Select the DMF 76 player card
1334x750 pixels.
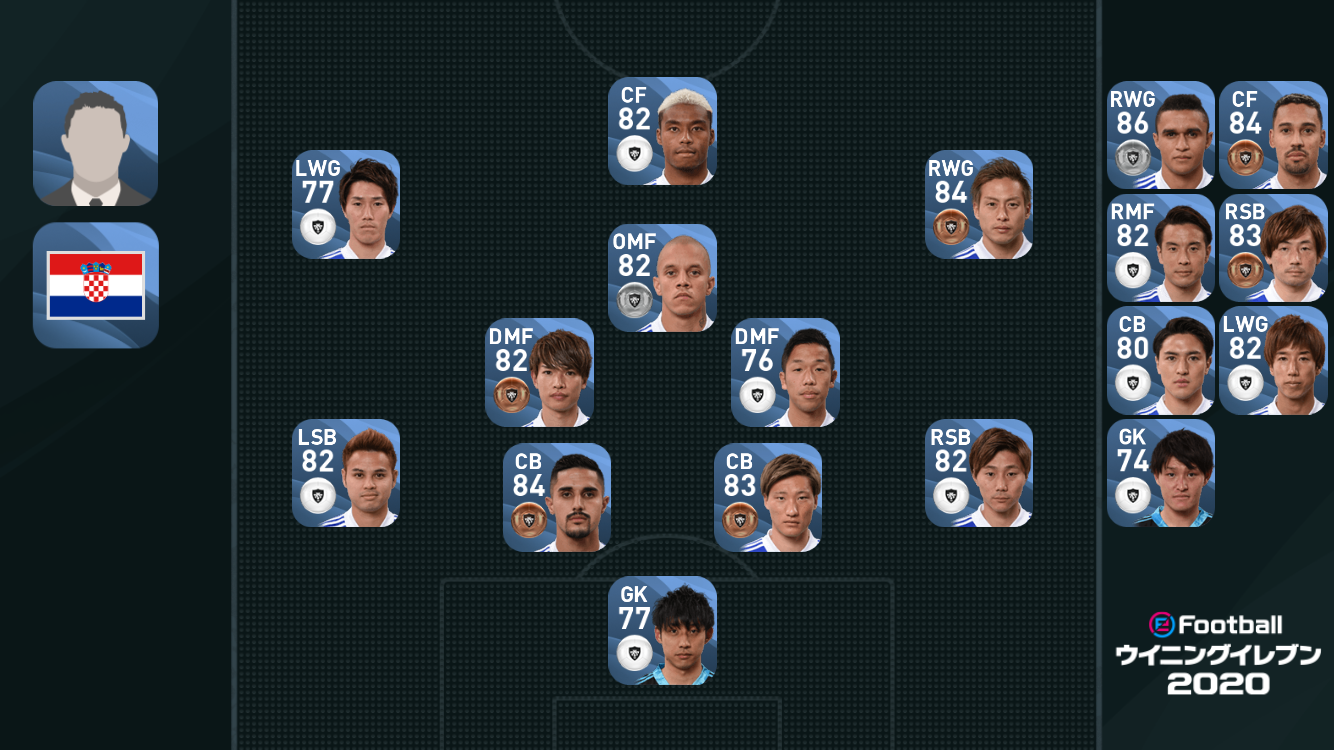pyautogui.click(x=785, y=372)
